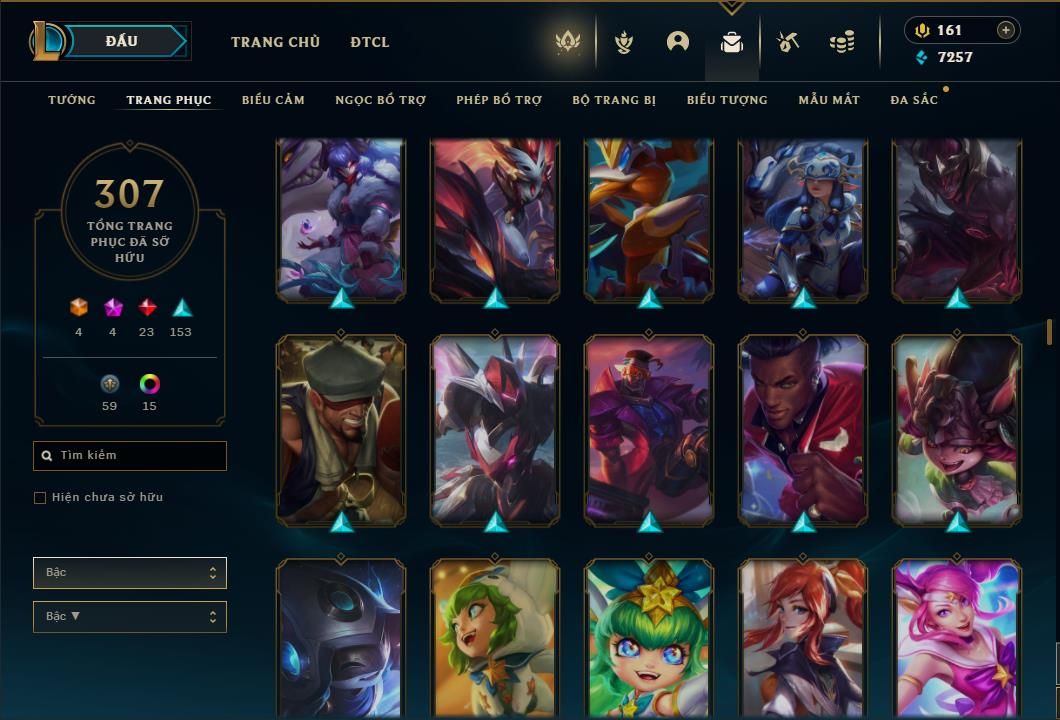Click the Tìm kiếm search field
Screen dimensions: 1060x720
click(x=130, y=456)
